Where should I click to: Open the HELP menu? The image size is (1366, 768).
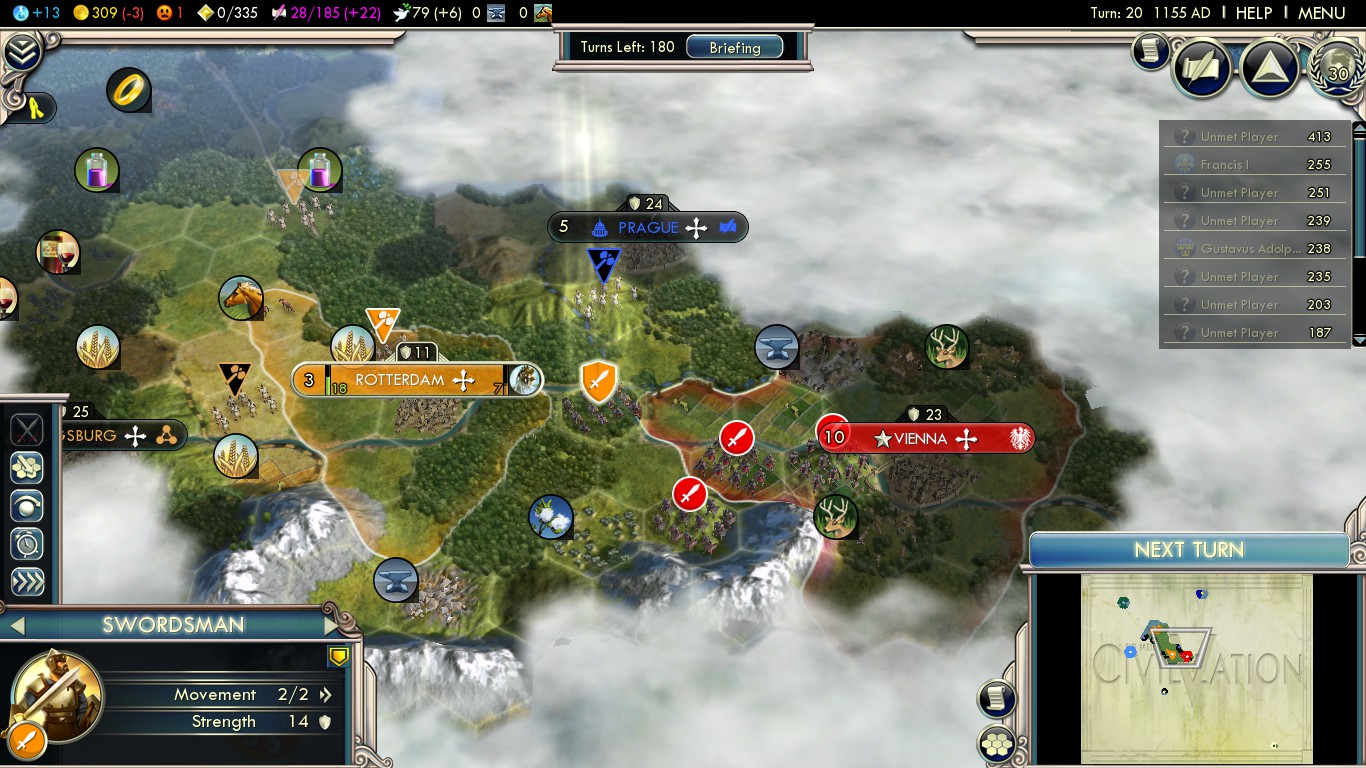click(1253, 13)
